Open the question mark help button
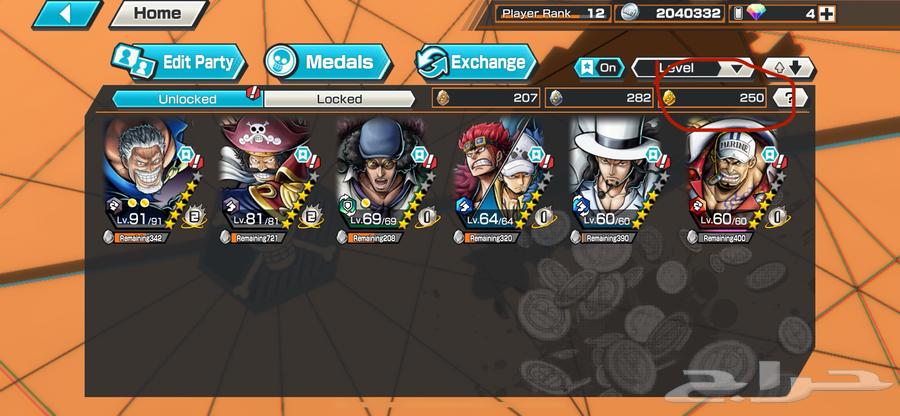The height and width of the screenshot is (416, 900). (x=790, y=98)
